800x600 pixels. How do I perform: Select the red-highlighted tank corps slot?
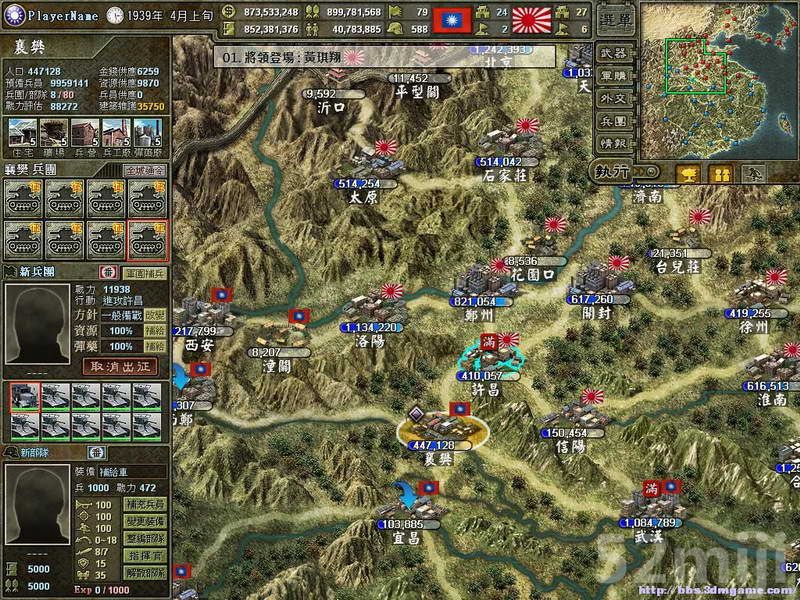click(146, 238)
